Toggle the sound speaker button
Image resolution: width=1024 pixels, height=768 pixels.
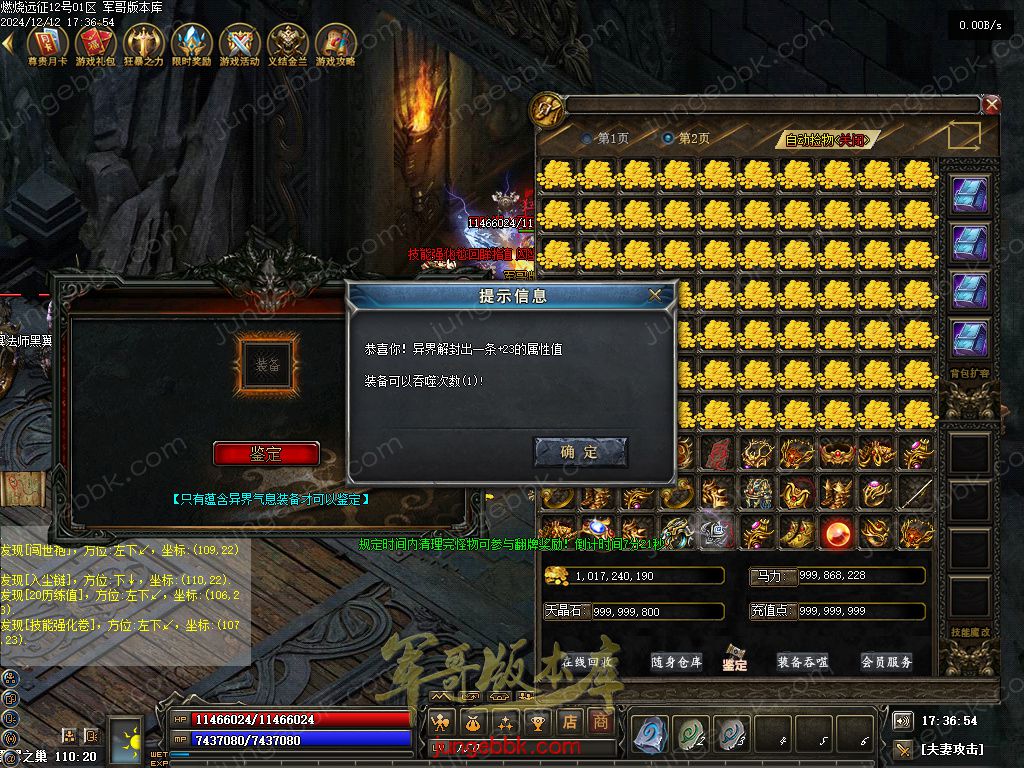[902, 721]
